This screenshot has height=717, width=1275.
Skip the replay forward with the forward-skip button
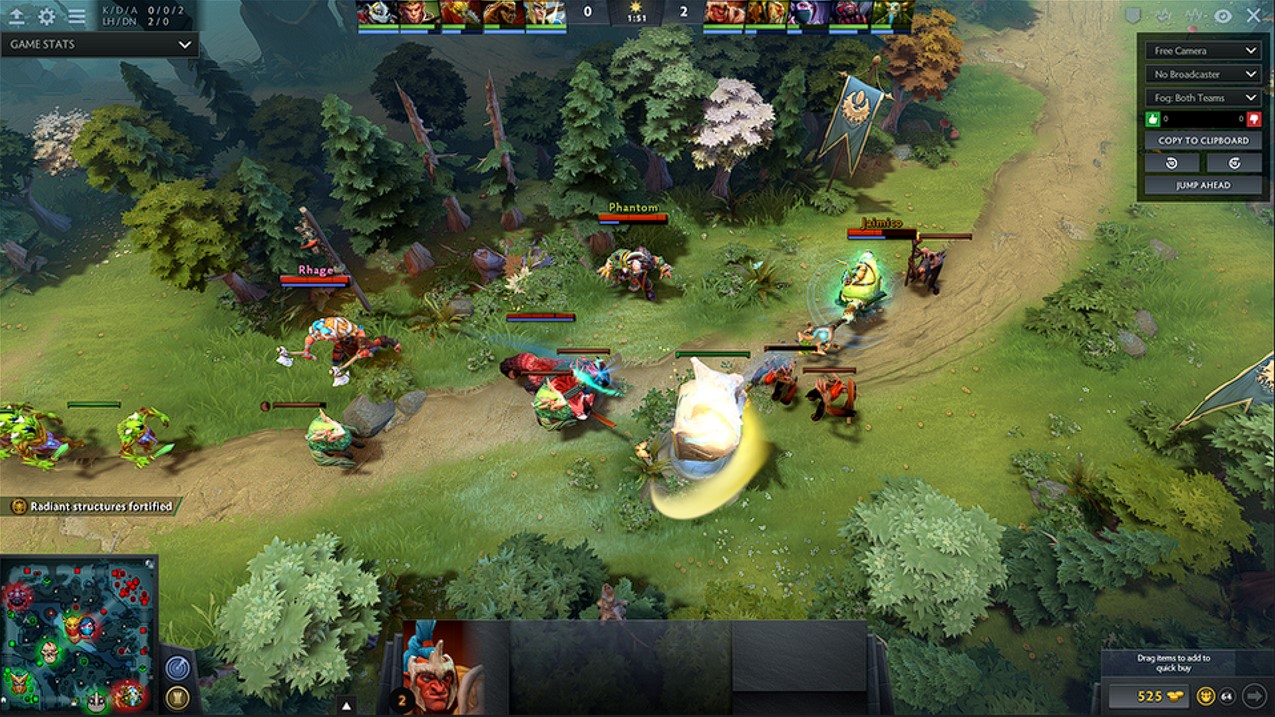click(x=1234, y=163)
